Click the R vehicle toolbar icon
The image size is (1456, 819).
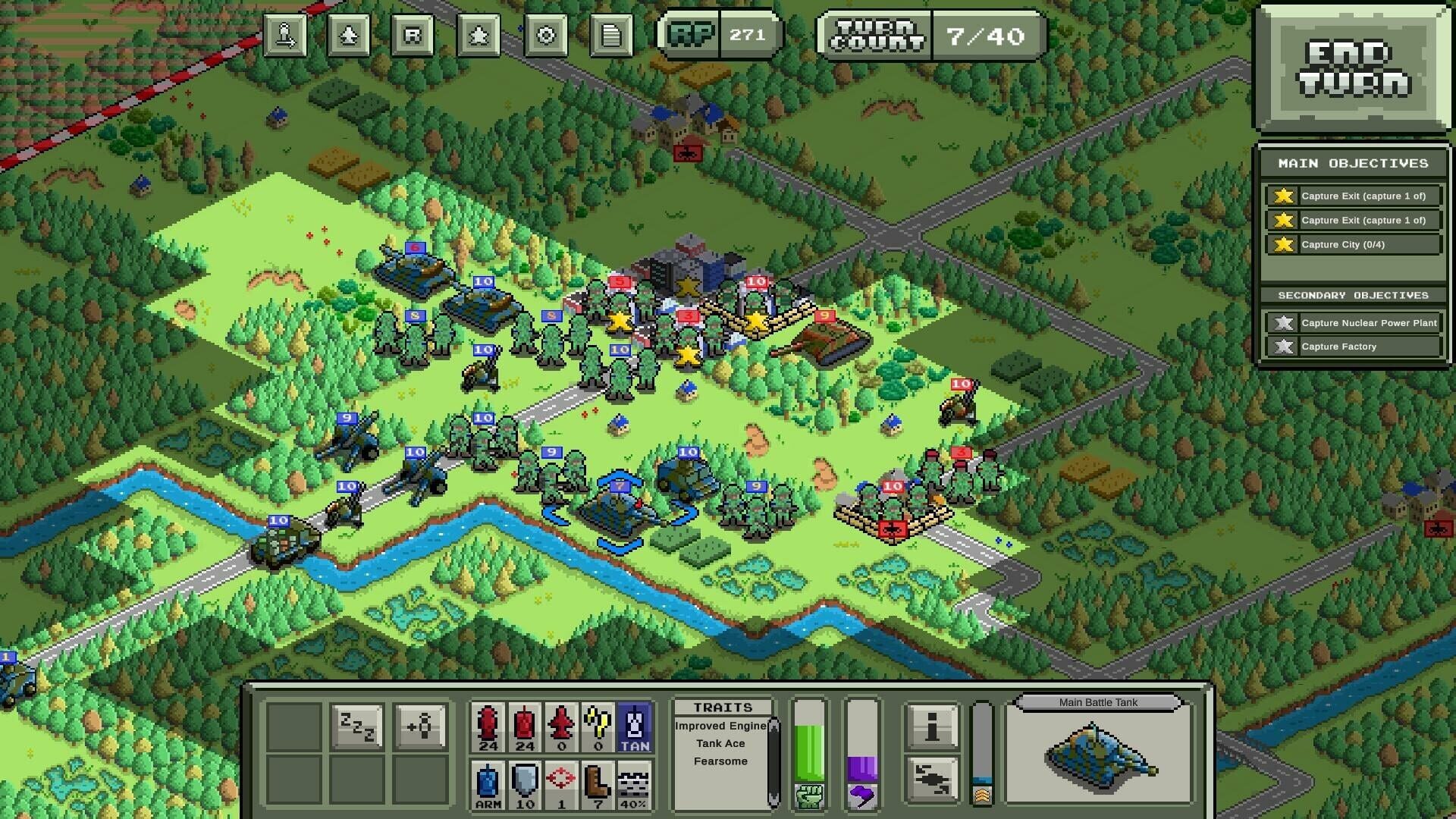(413, 34)
